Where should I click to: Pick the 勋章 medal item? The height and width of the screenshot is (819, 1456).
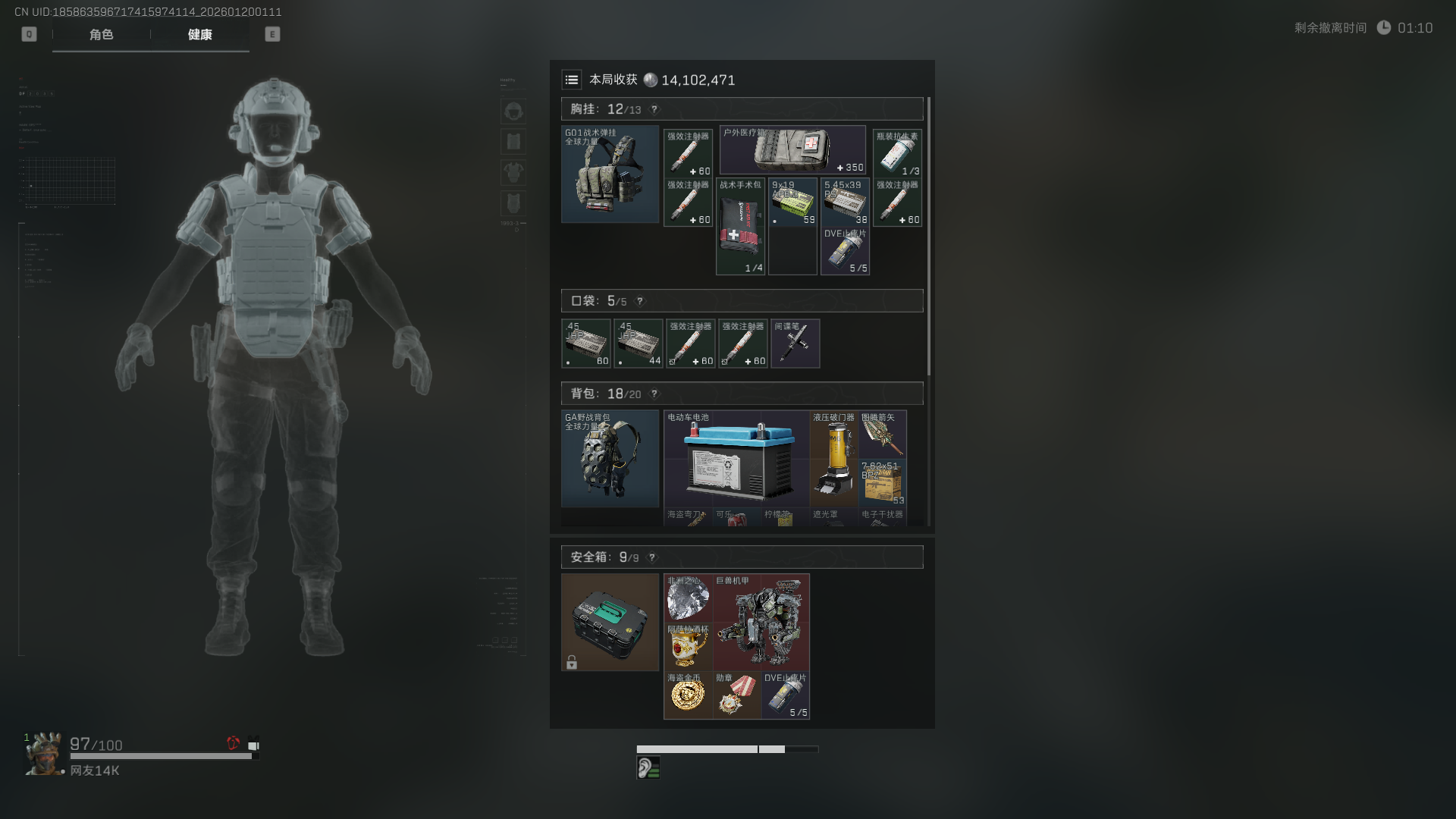point(737,695)
